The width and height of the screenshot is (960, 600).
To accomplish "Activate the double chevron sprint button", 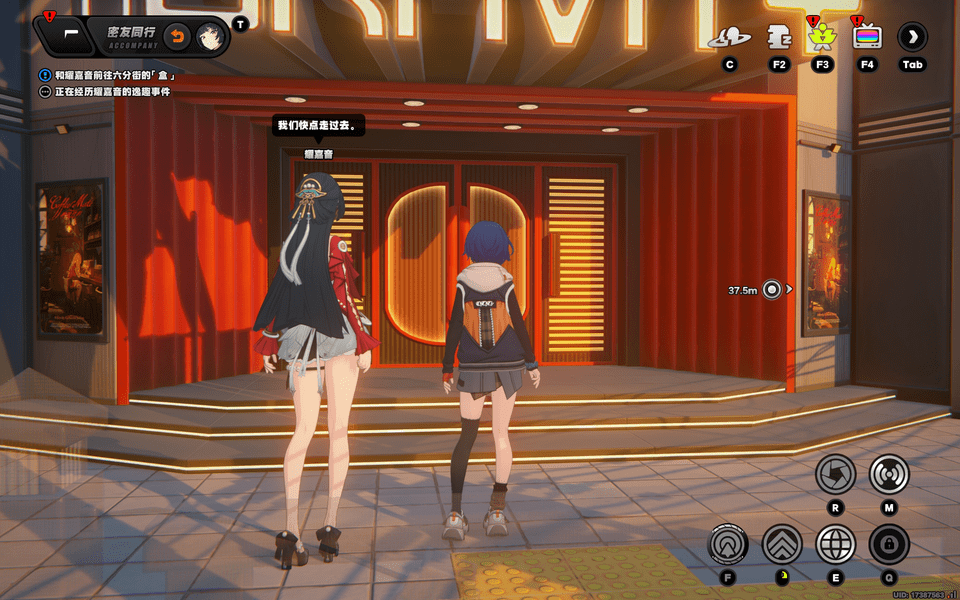I will coord(782,545).
